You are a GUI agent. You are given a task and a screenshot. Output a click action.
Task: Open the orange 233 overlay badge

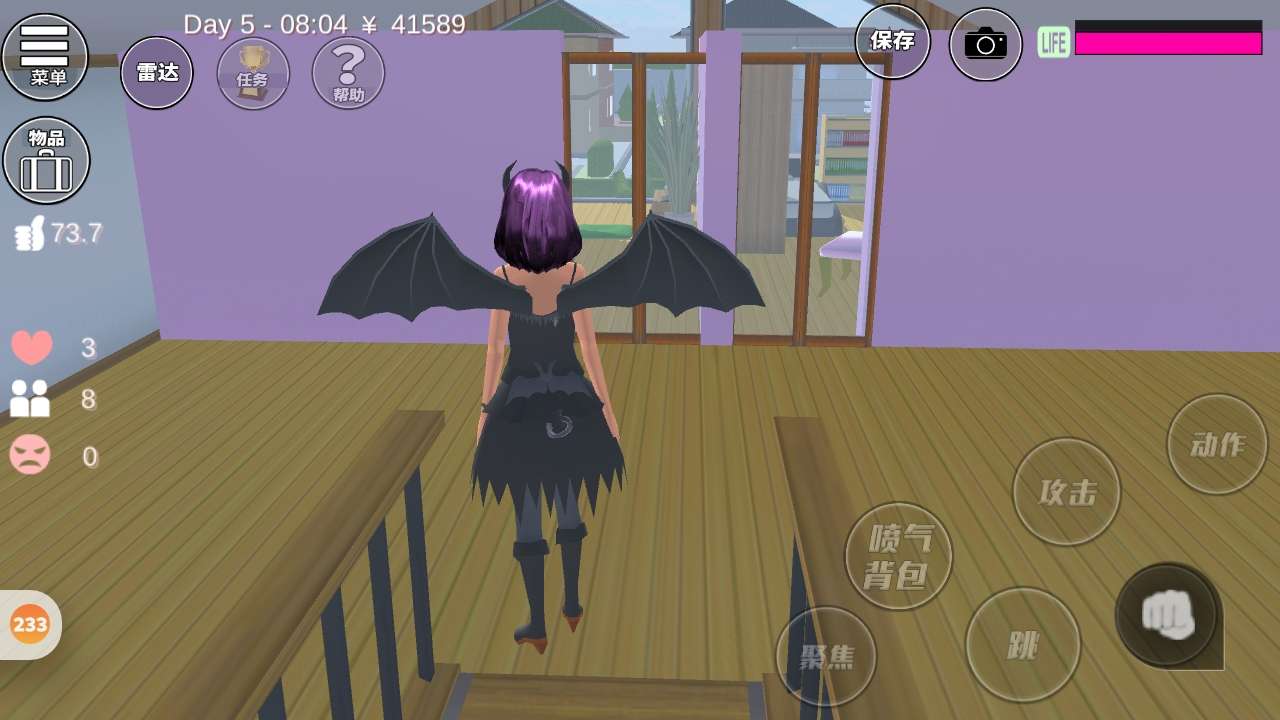30,625
